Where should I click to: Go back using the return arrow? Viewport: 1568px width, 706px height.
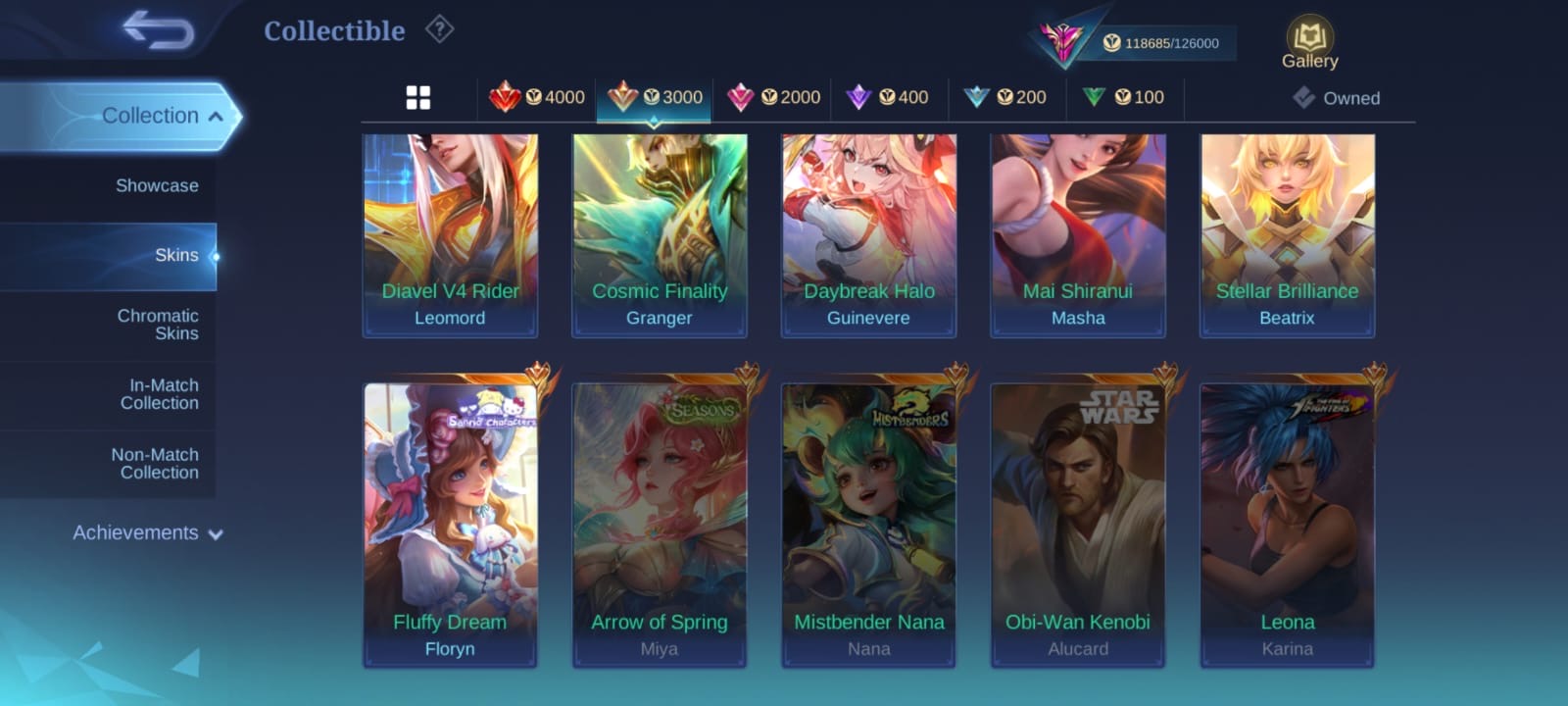159,30
